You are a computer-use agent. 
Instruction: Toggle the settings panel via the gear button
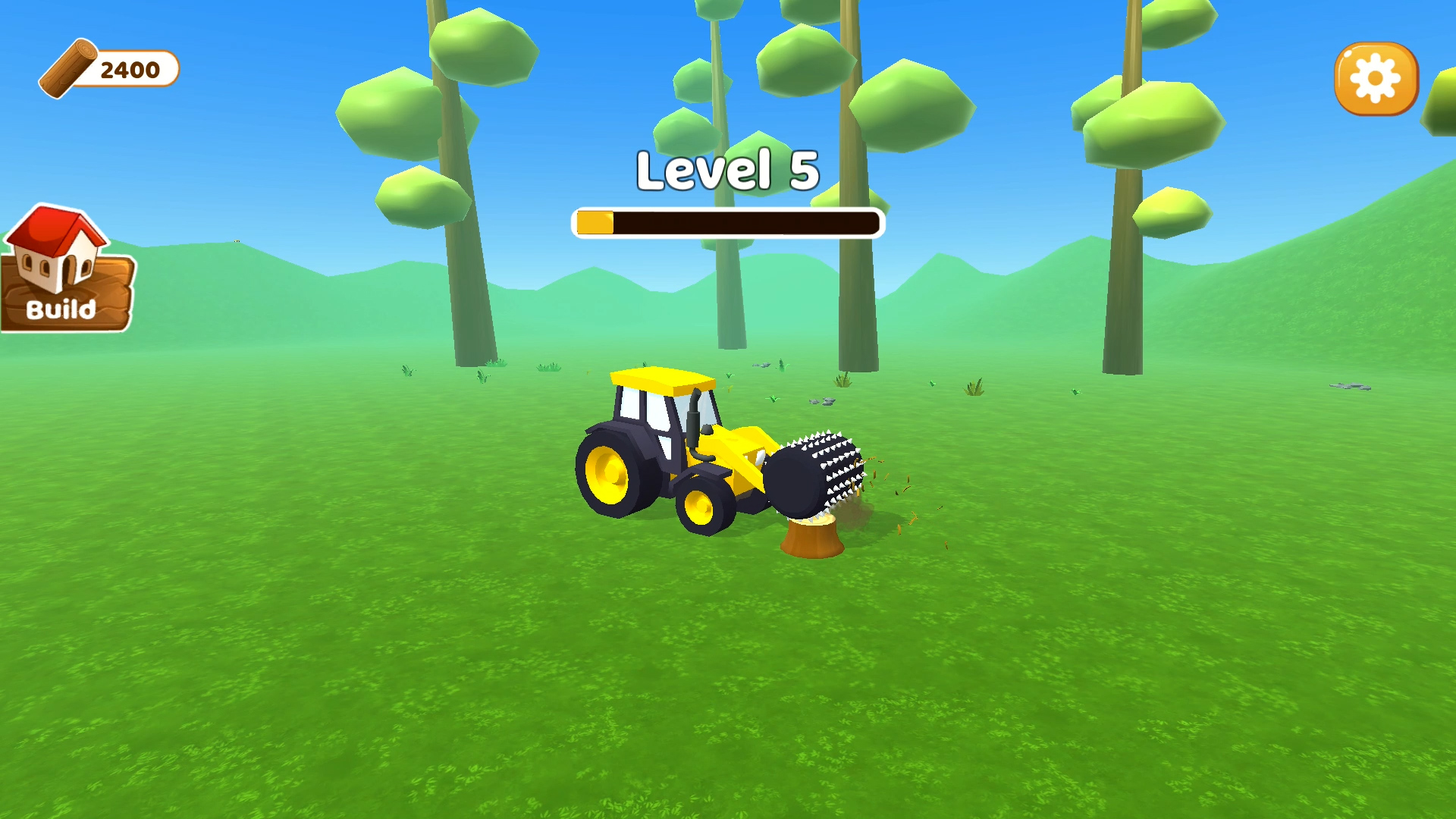tap(1375, 80)
